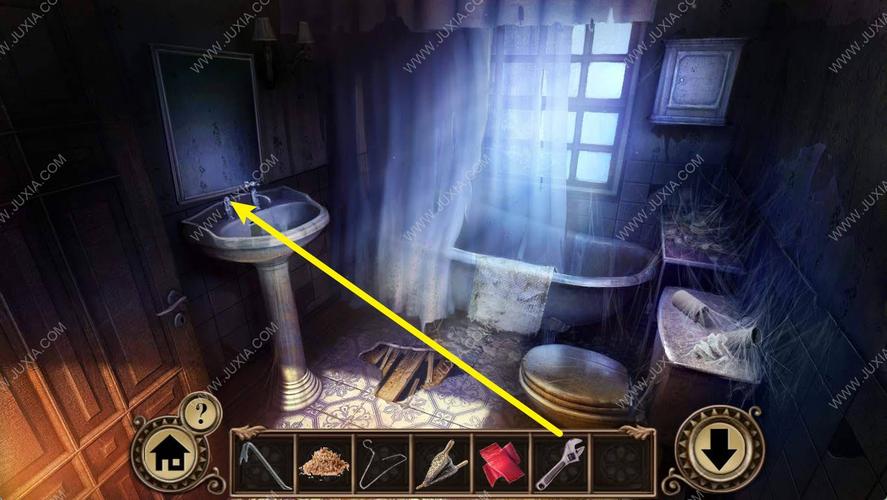Open the home menu button

(167, 456)
